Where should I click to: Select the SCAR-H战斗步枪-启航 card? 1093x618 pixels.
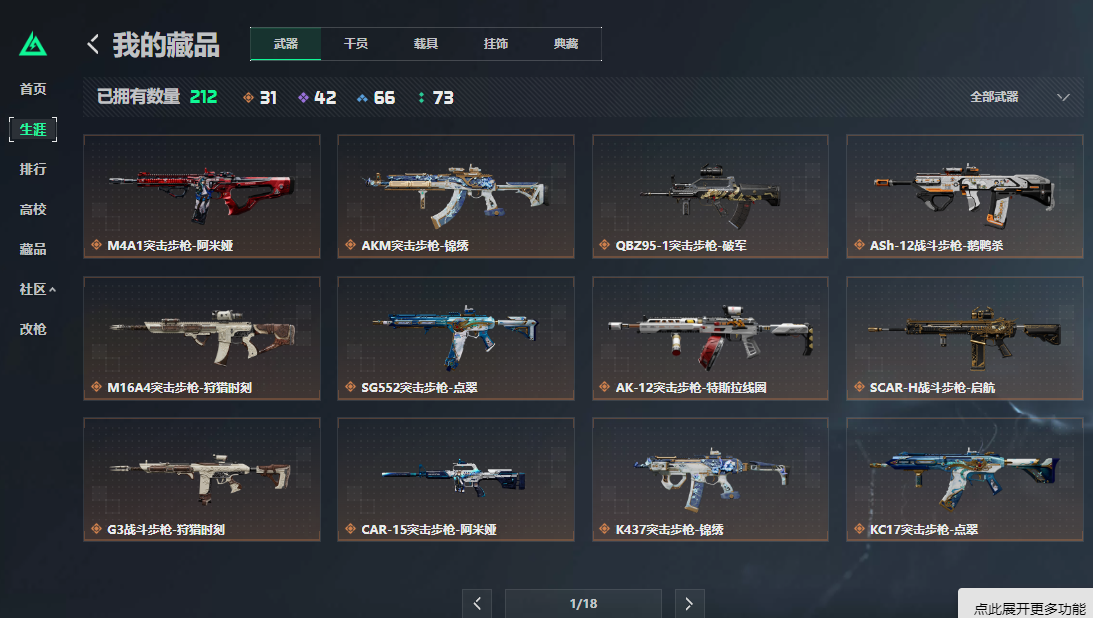[x=964, y=338]
